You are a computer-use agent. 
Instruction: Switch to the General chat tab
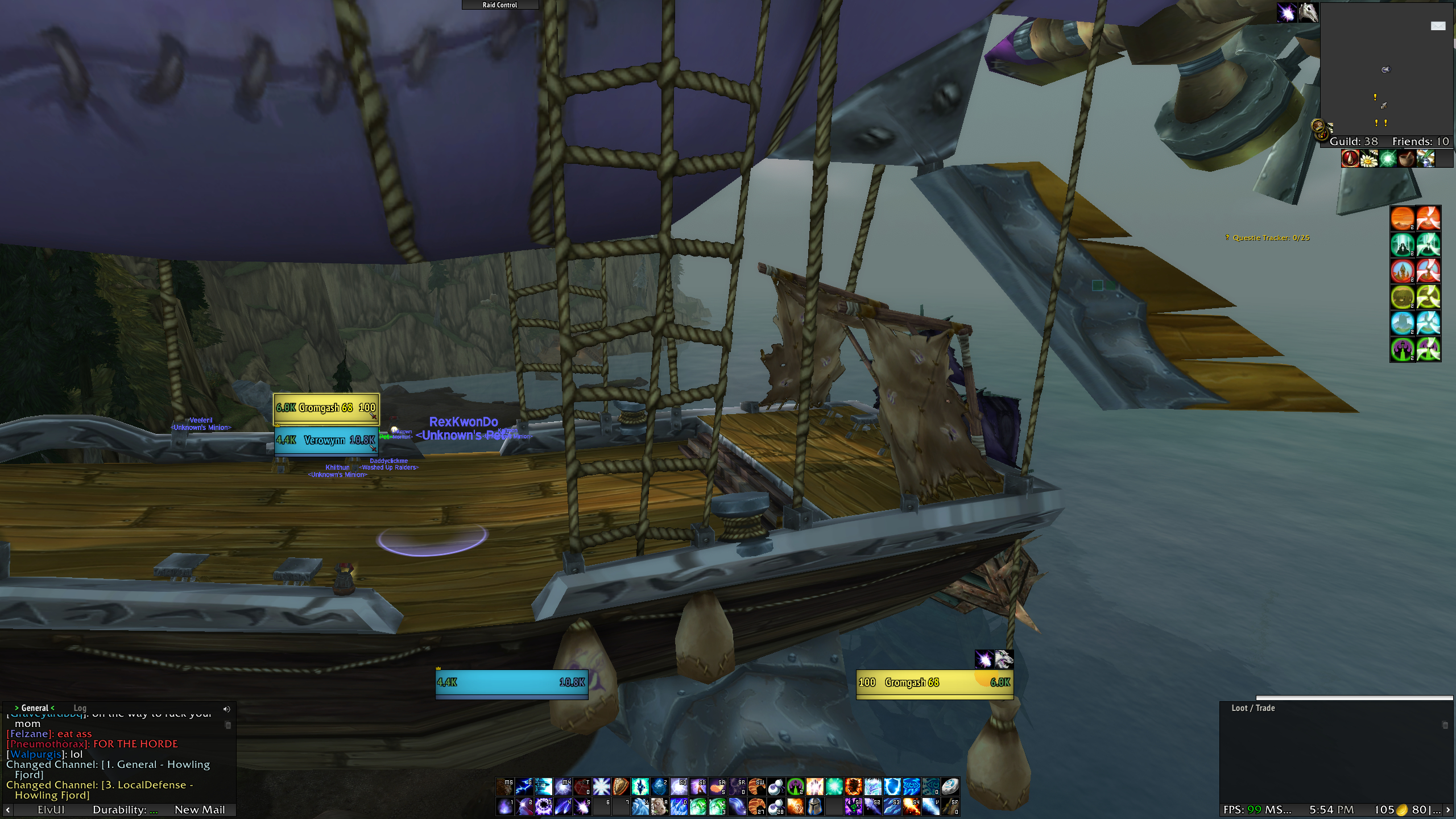[35, 708]
